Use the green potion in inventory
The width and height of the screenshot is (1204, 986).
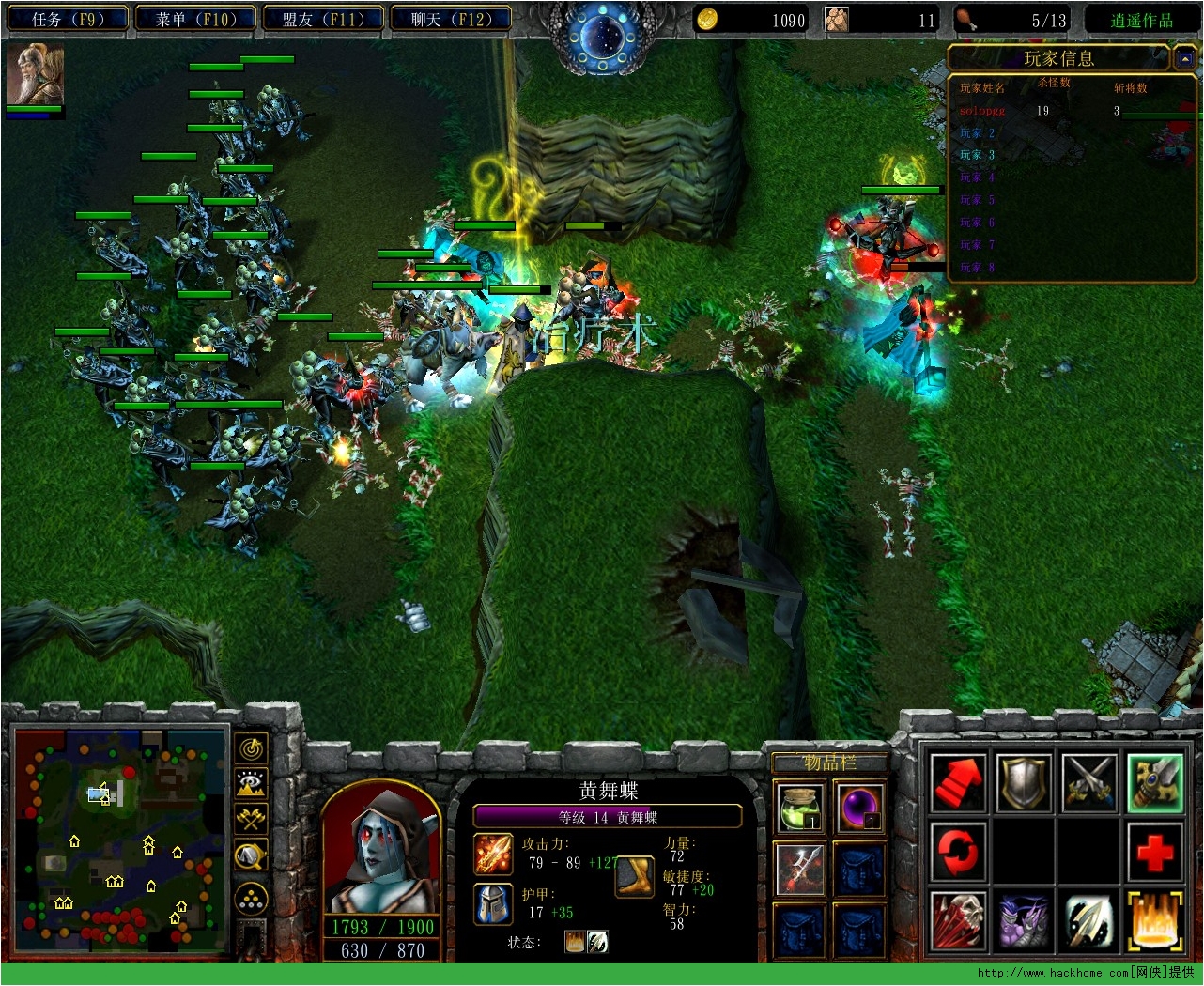coord(800,808)
